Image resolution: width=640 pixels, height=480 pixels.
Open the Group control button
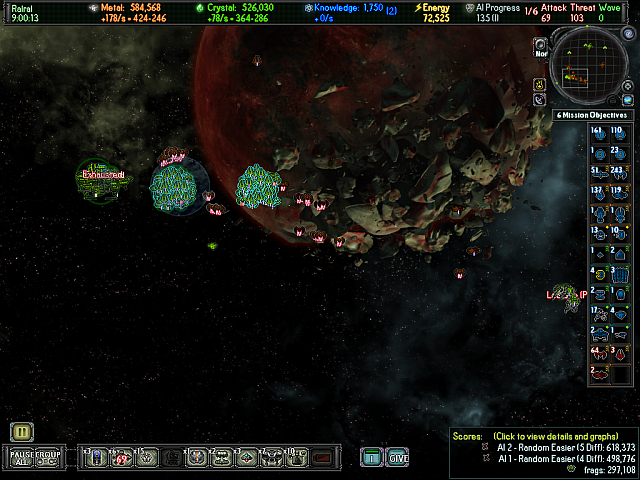[x=49, y=458]
